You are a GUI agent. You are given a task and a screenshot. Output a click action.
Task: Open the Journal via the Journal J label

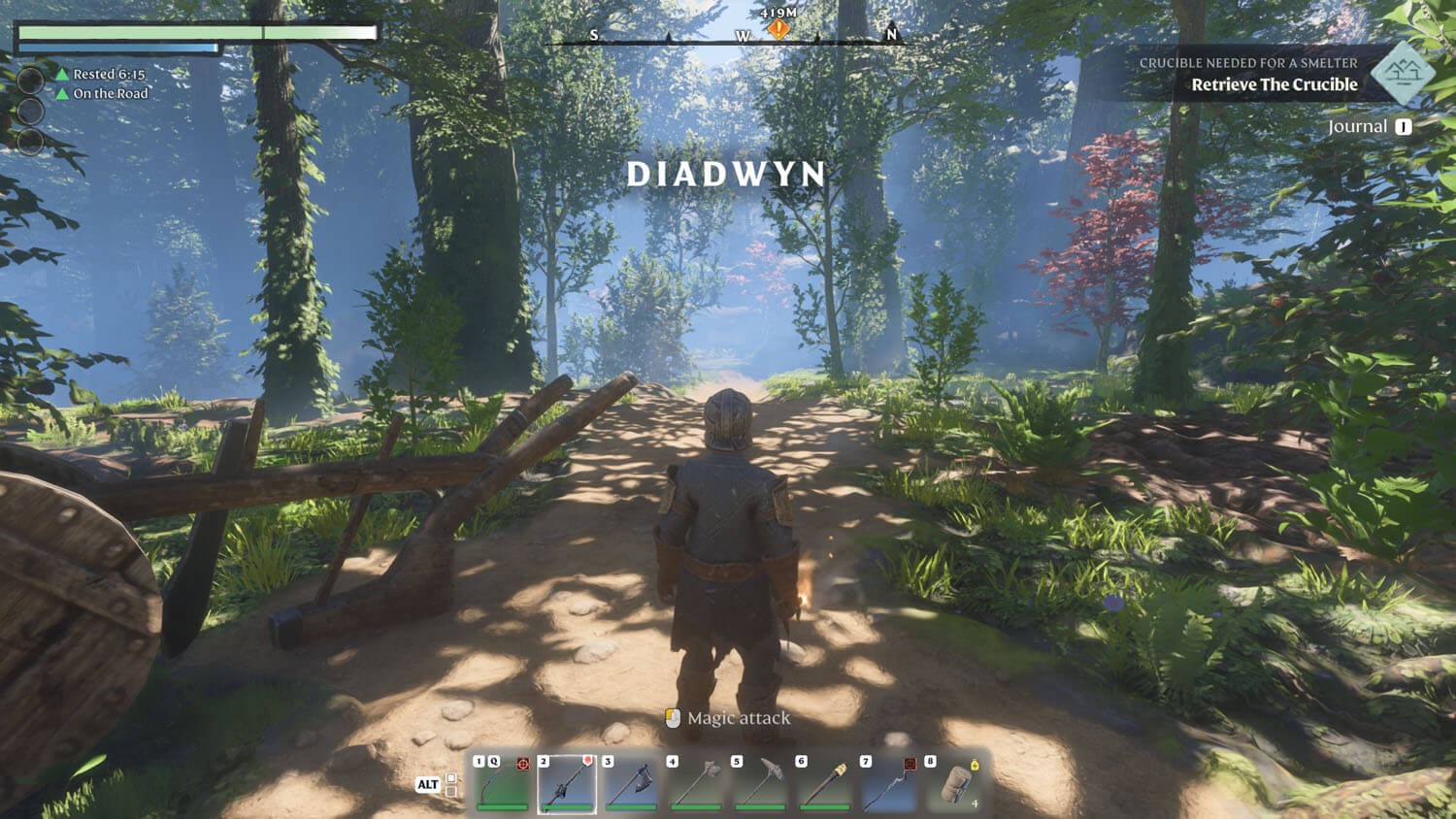click(1367, 126)
